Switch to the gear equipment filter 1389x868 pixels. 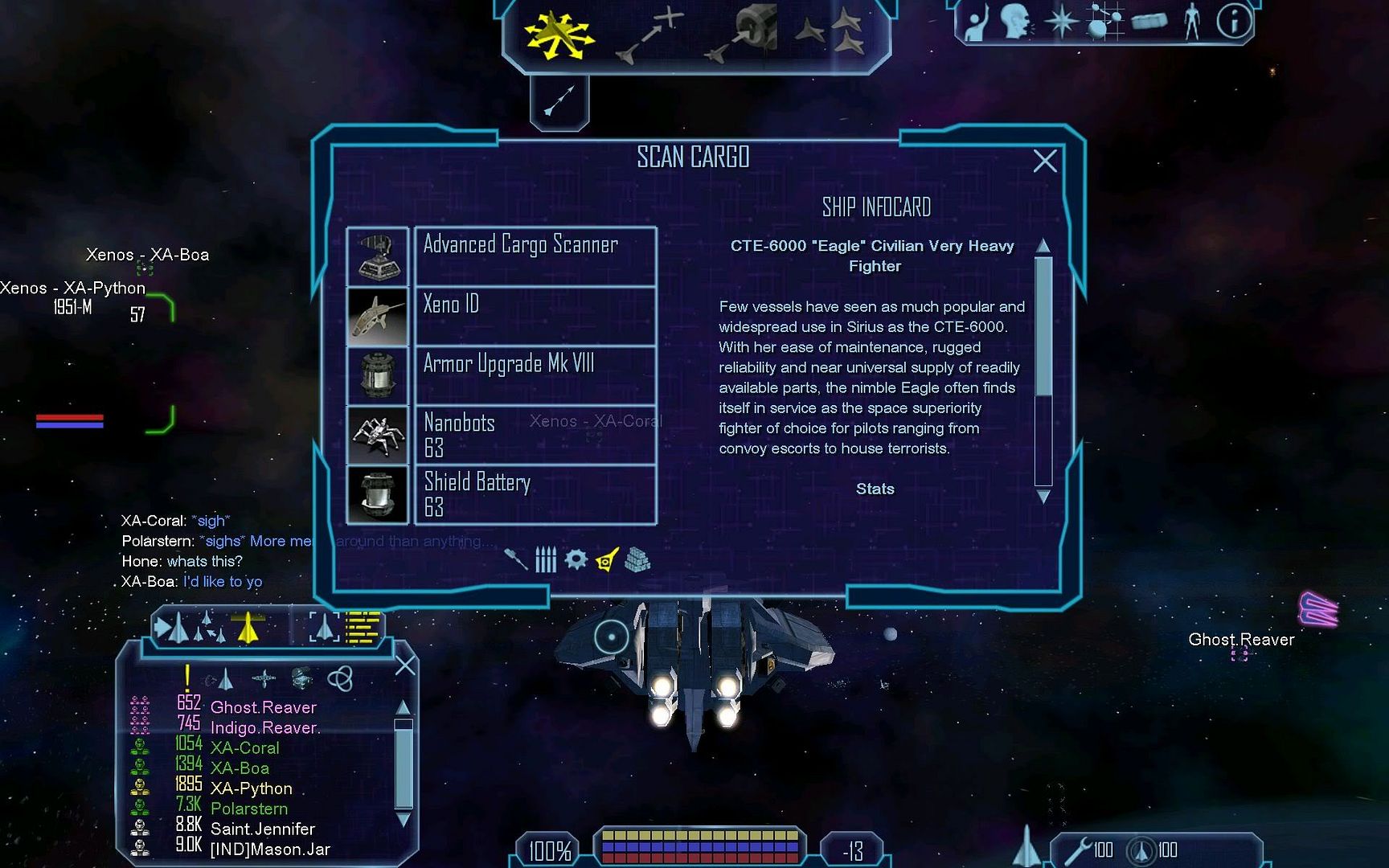576,559
